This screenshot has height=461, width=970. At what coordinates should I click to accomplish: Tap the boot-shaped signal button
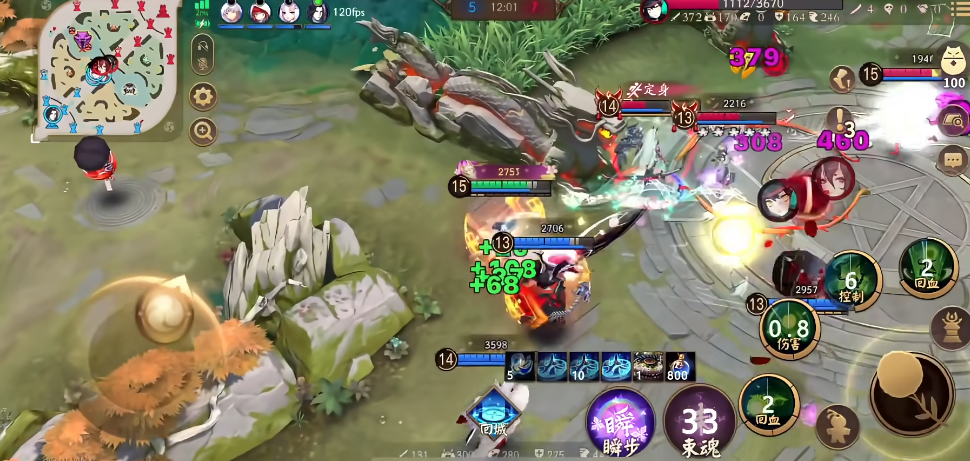(x=841, y=78)
